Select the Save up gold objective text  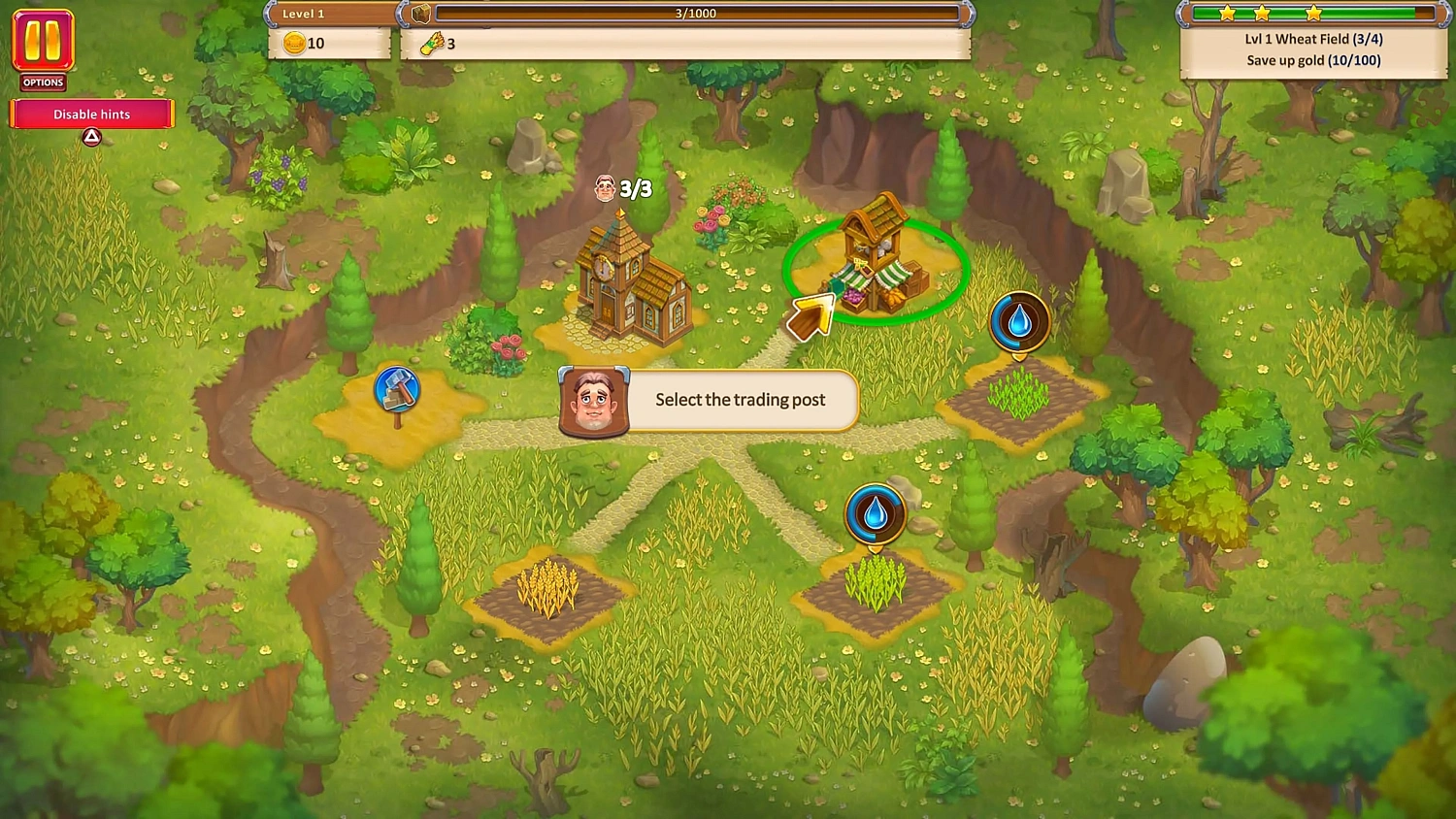(1312, 60)
